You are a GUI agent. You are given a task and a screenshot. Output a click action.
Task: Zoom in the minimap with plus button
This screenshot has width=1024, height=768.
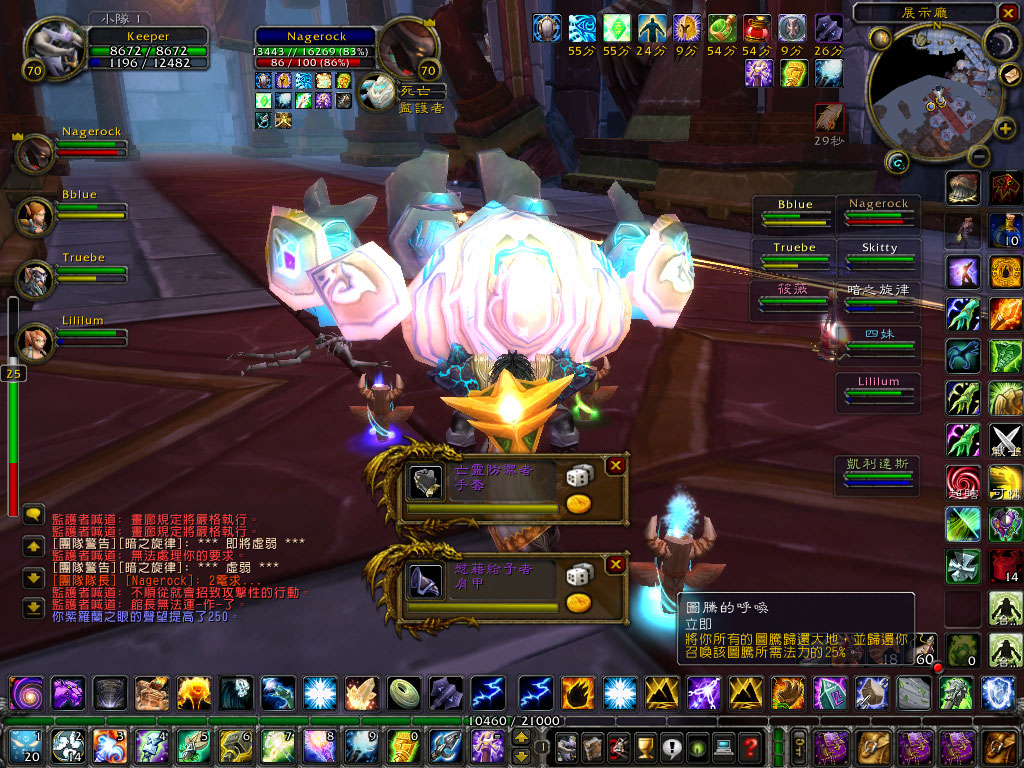[1004, 127]
